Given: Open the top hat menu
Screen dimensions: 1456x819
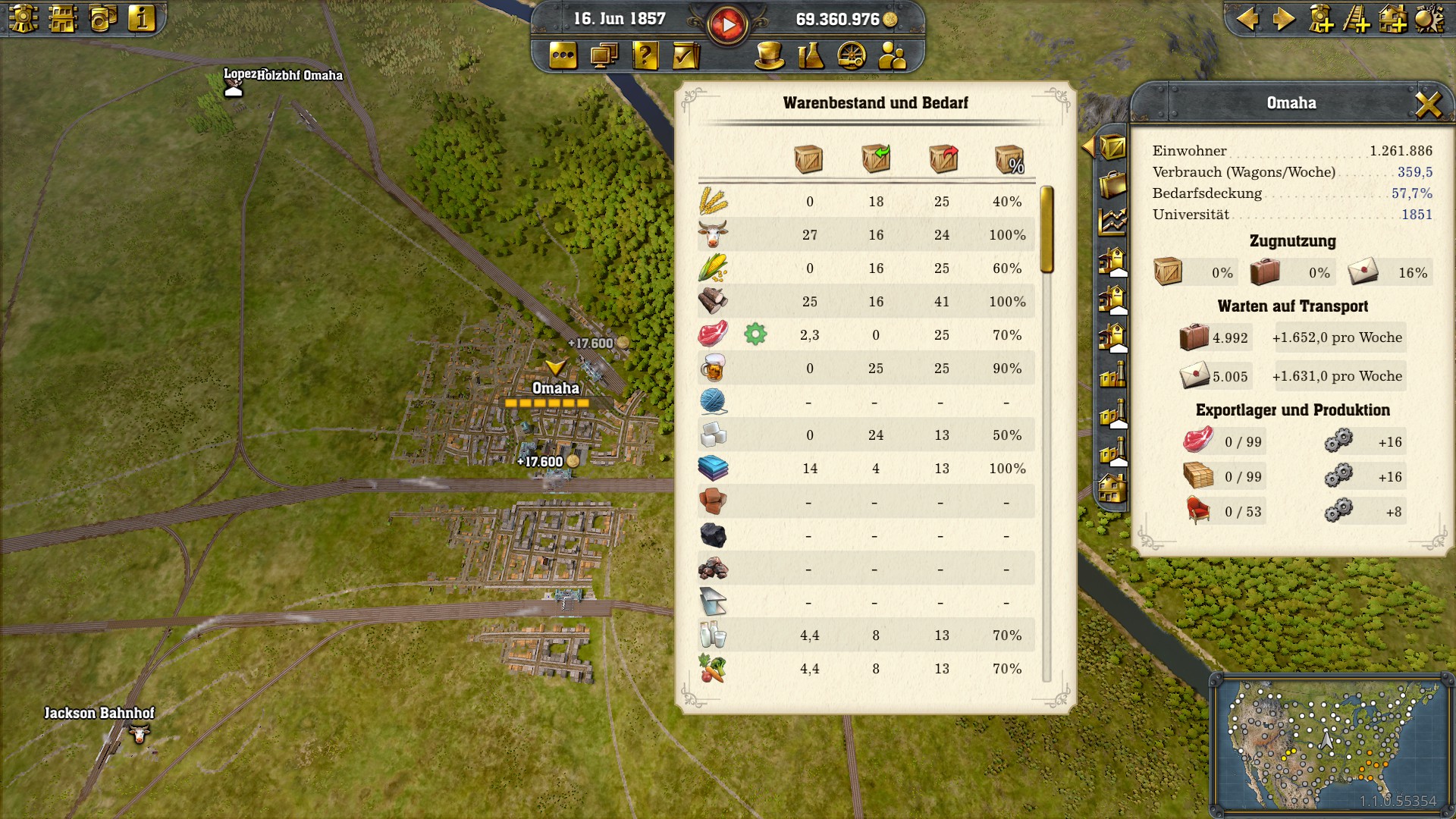Looking at the screenshot, I should pyautogui.click(x=769, y=55).
